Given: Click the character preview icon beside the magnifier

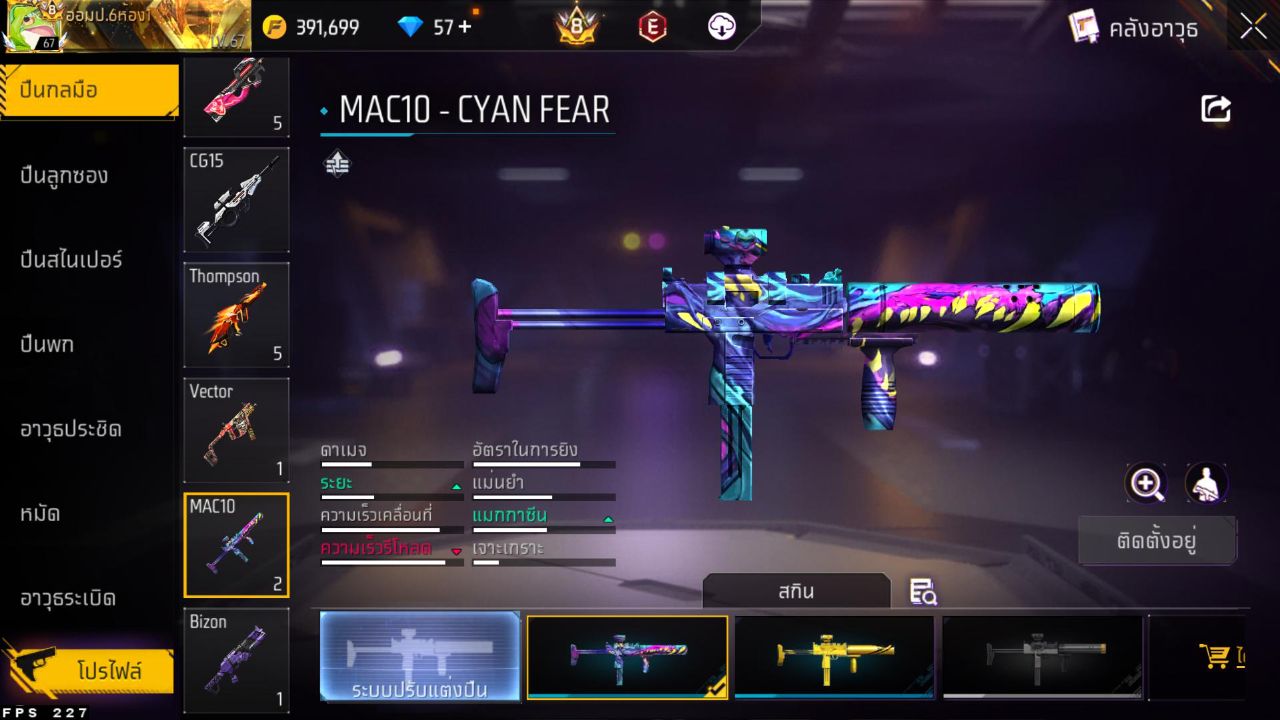Looking at the screenshot, I should pos(1206,484).
